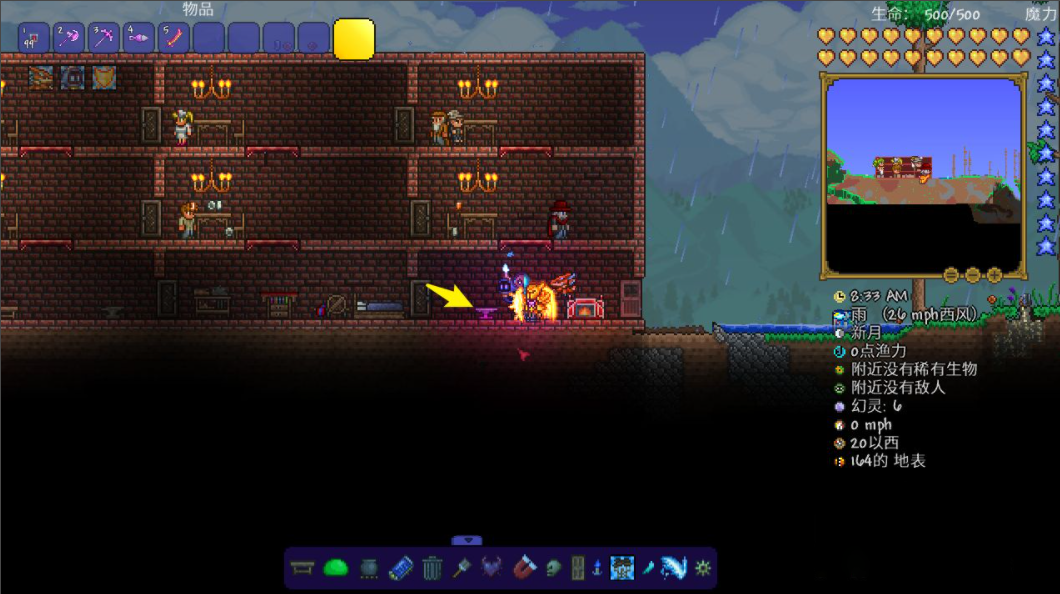
Task: Click the minimap's plus zoom button
Action: click(994, 275)
